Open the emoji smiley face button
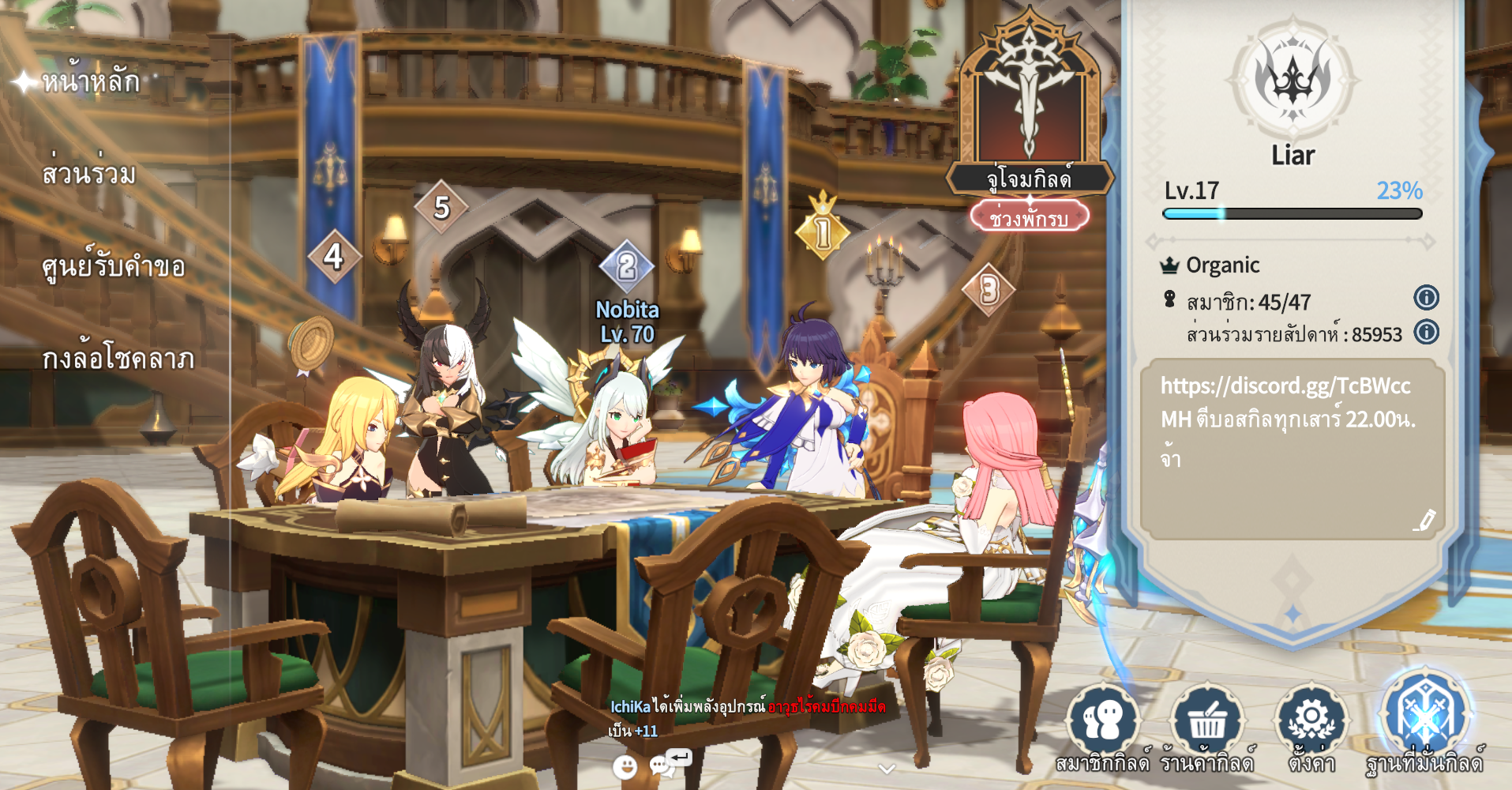 (625, 766)
